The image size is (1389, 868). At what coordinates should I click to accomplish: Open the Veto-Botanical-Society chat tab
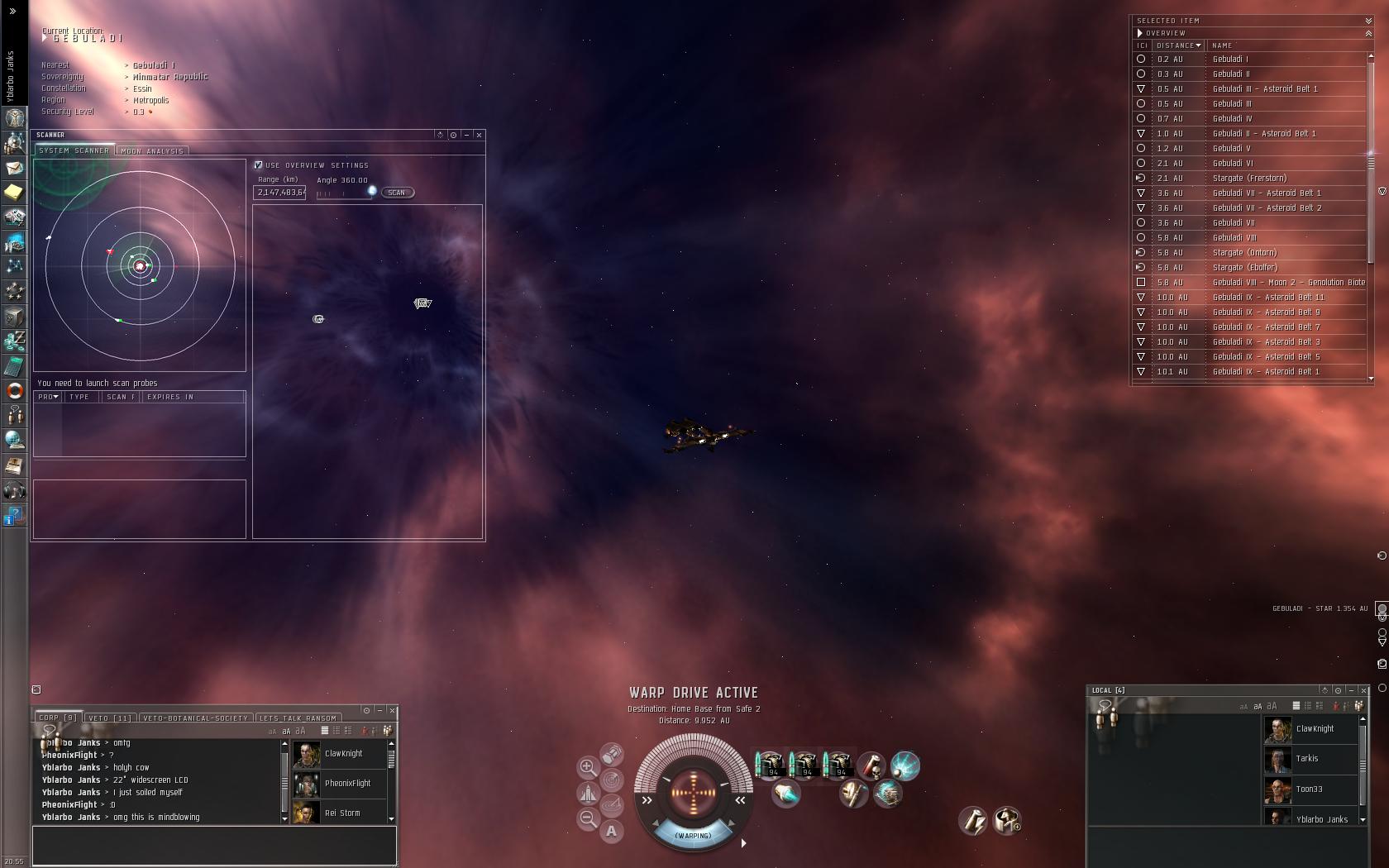coord(195,718)
